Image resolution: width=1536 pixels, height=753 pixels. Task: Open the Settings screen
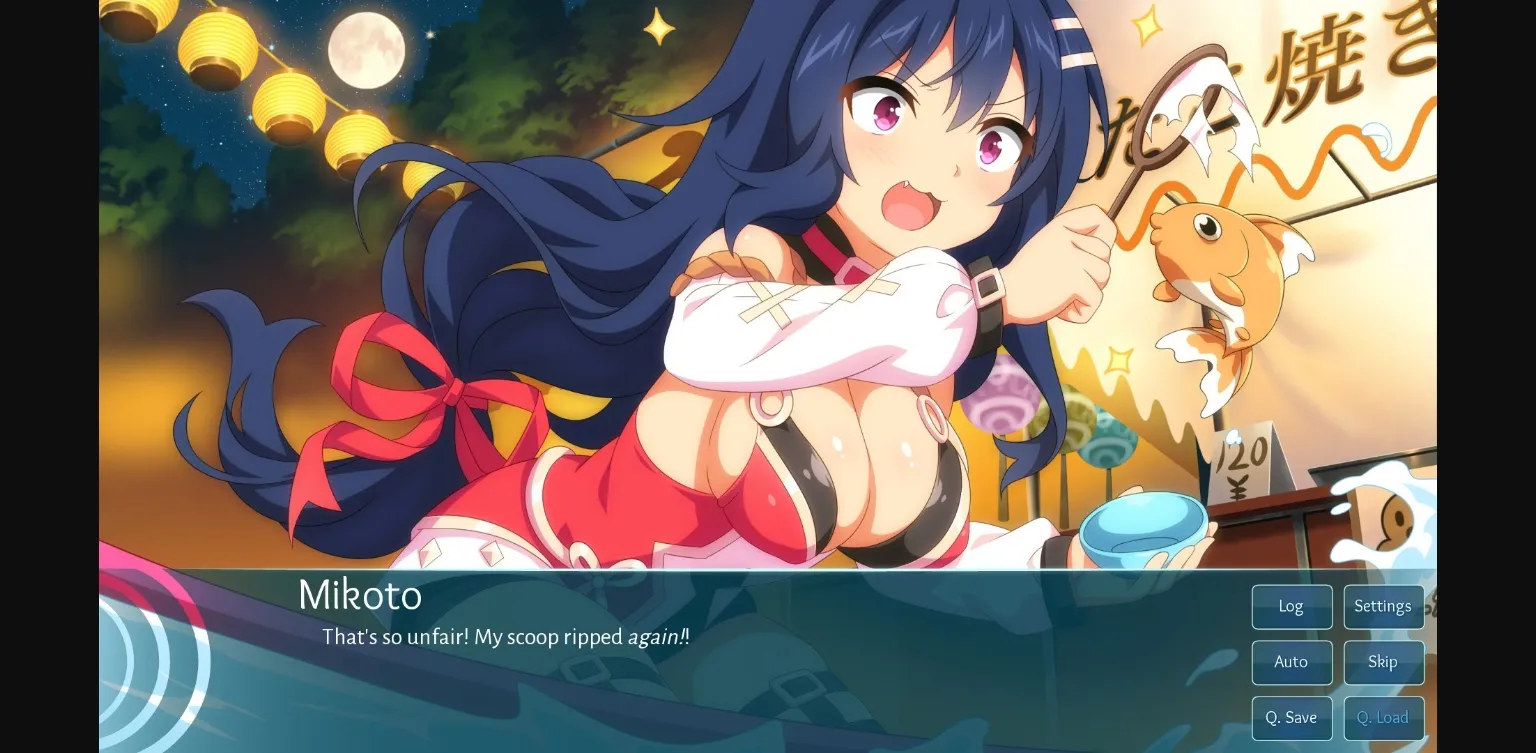click(x=1383, y=606)
